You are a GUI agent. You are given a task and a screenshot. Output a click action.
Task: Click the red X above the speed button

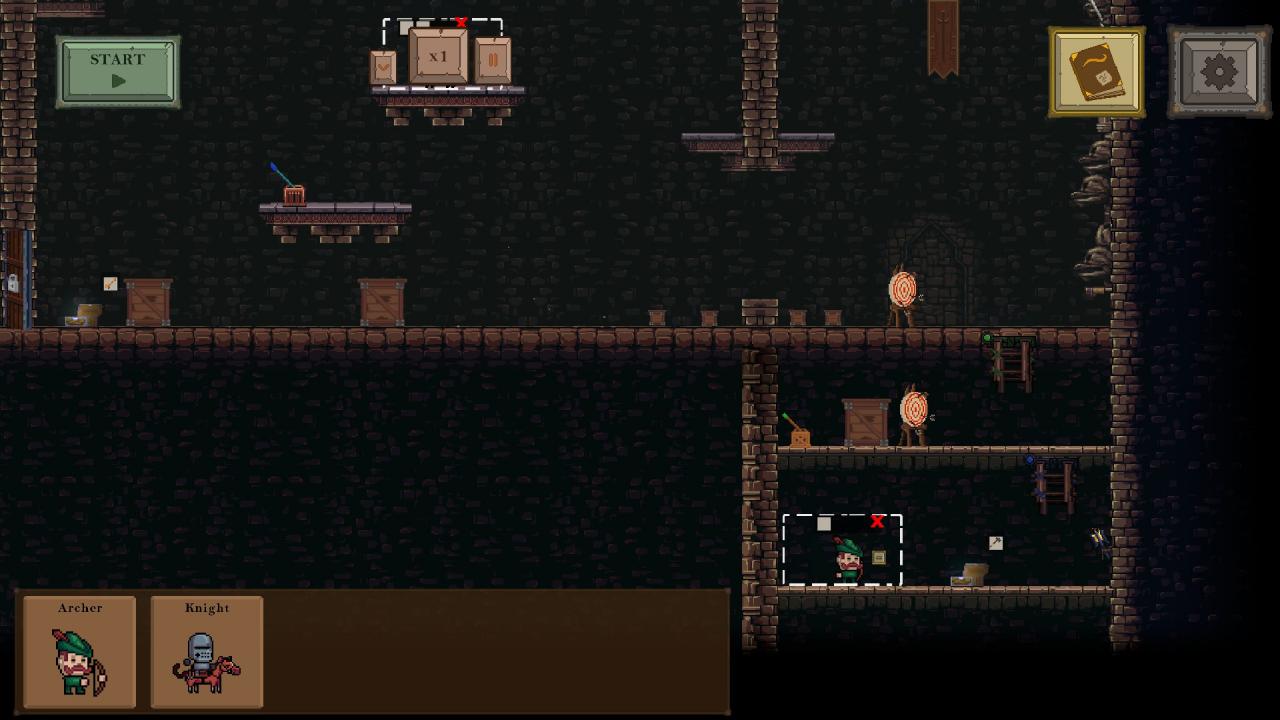(460, 23)
